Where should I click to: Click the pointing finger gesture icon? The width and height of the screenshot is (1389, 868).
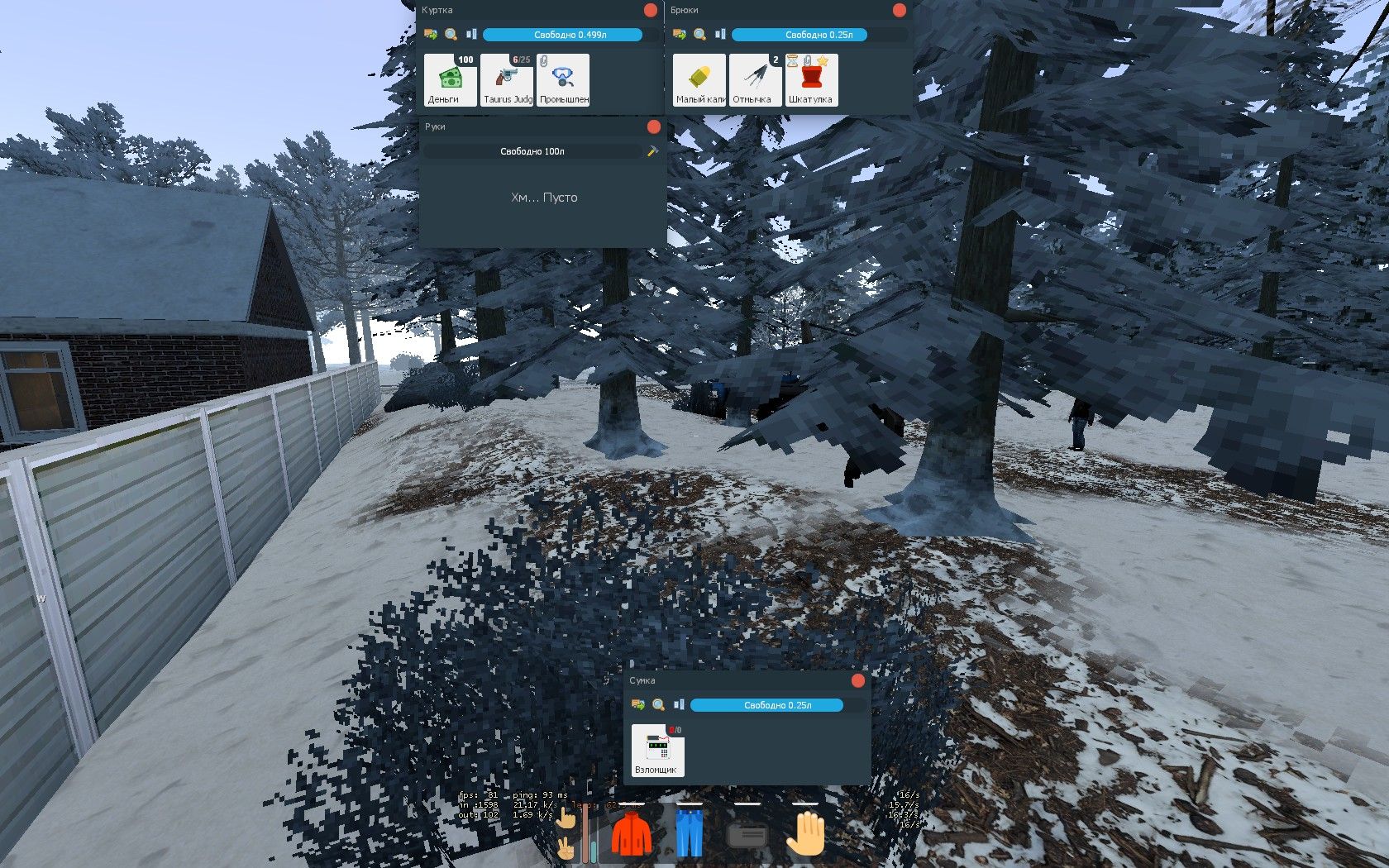566,818
